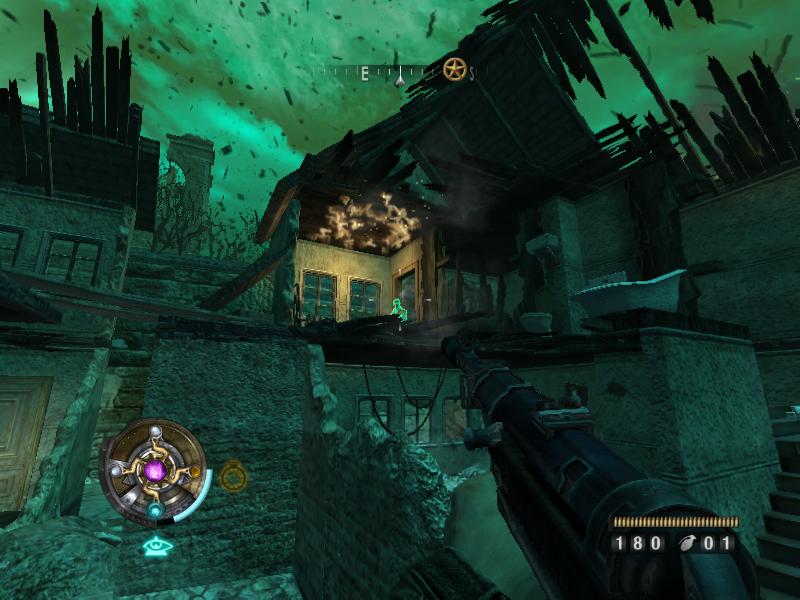
Task: Select the grenade icon near the ammo counter
Action: click(687, 543)
